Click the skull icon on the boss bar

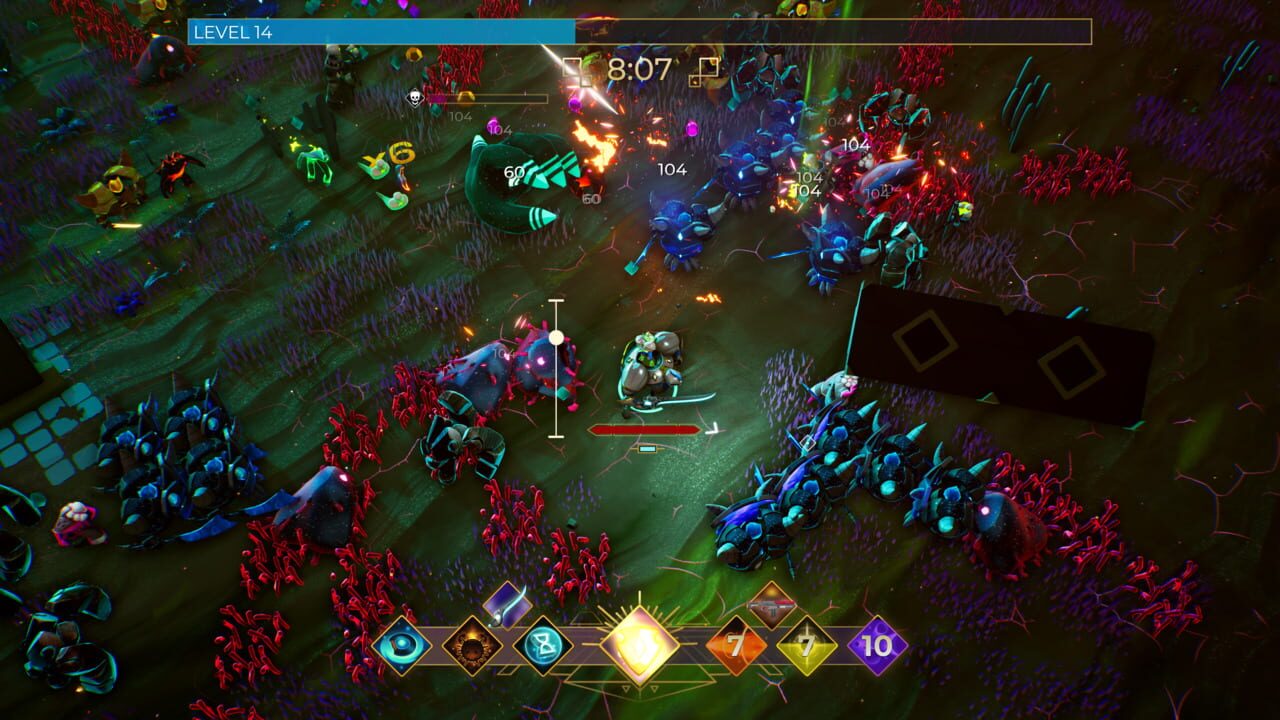tap(414, 99)
